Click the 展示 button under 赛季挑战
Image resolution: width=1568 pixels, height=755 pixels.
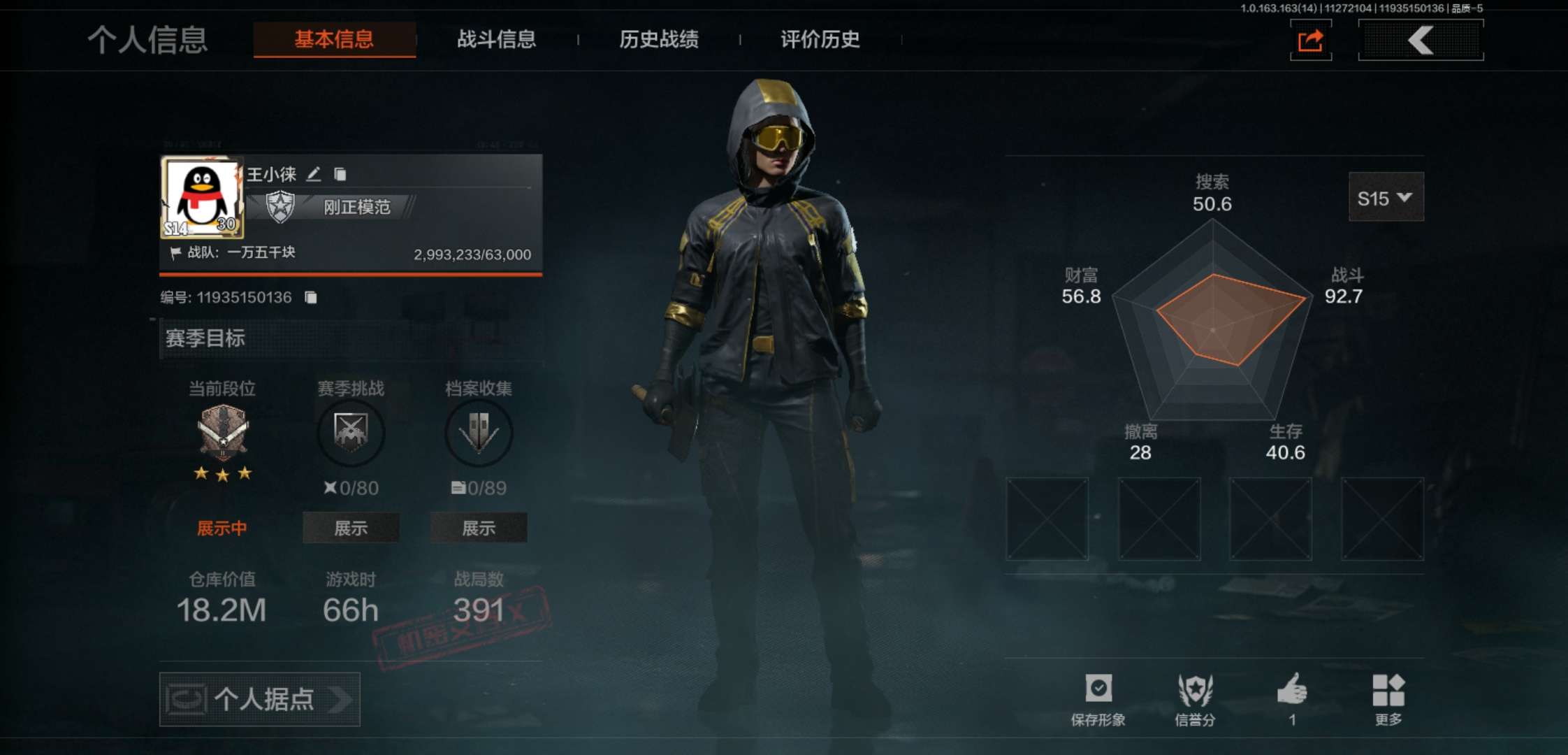pyautogui.click(x=351, y=528)
